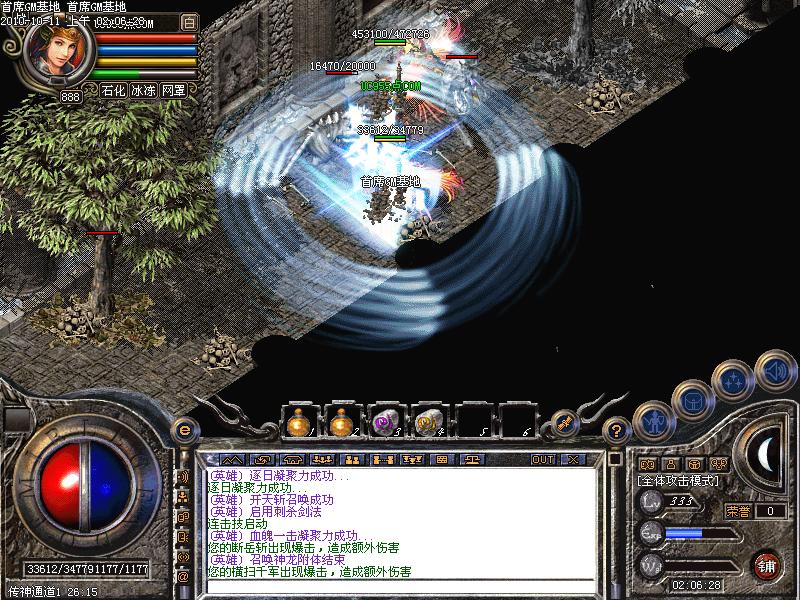Click the chat text input field

tap(400, 586)
